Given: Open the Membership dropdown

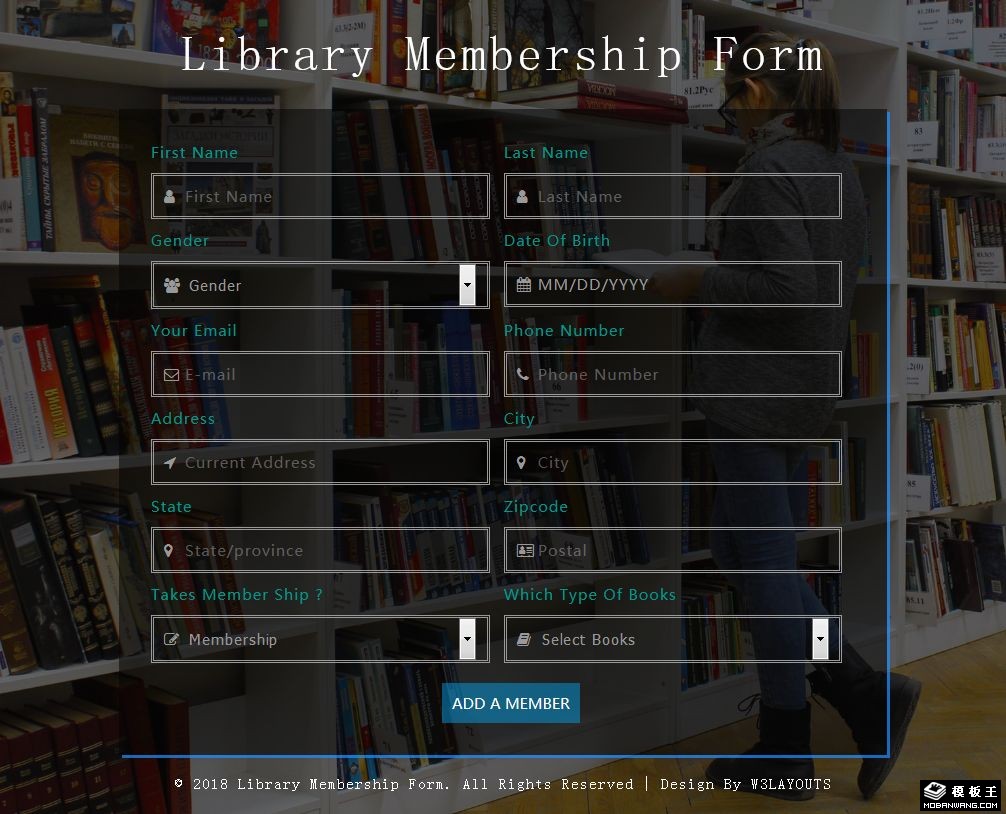Looking at the screenshot, I should point(320,639).
